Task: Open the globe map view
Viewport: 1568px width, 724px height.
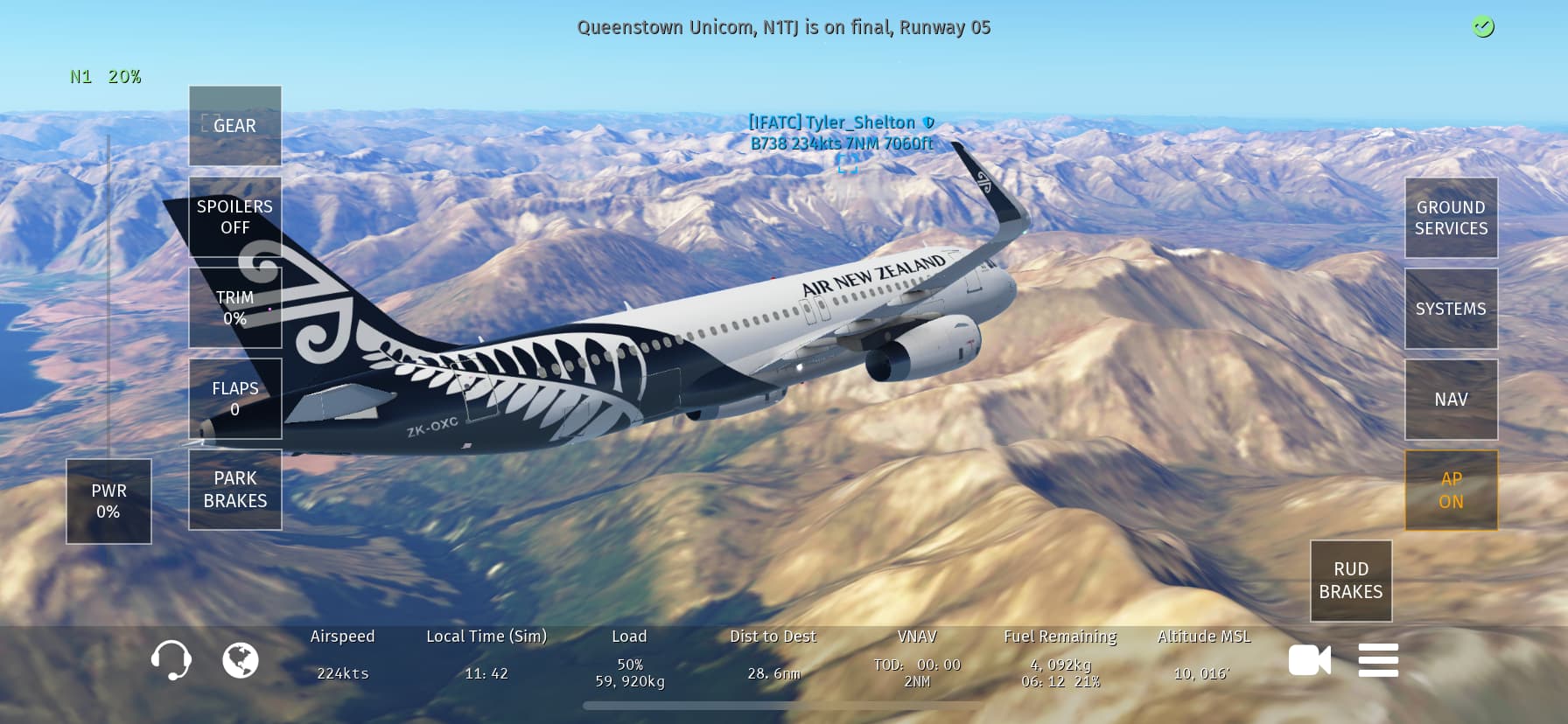Action: click(x=241, y=660)
